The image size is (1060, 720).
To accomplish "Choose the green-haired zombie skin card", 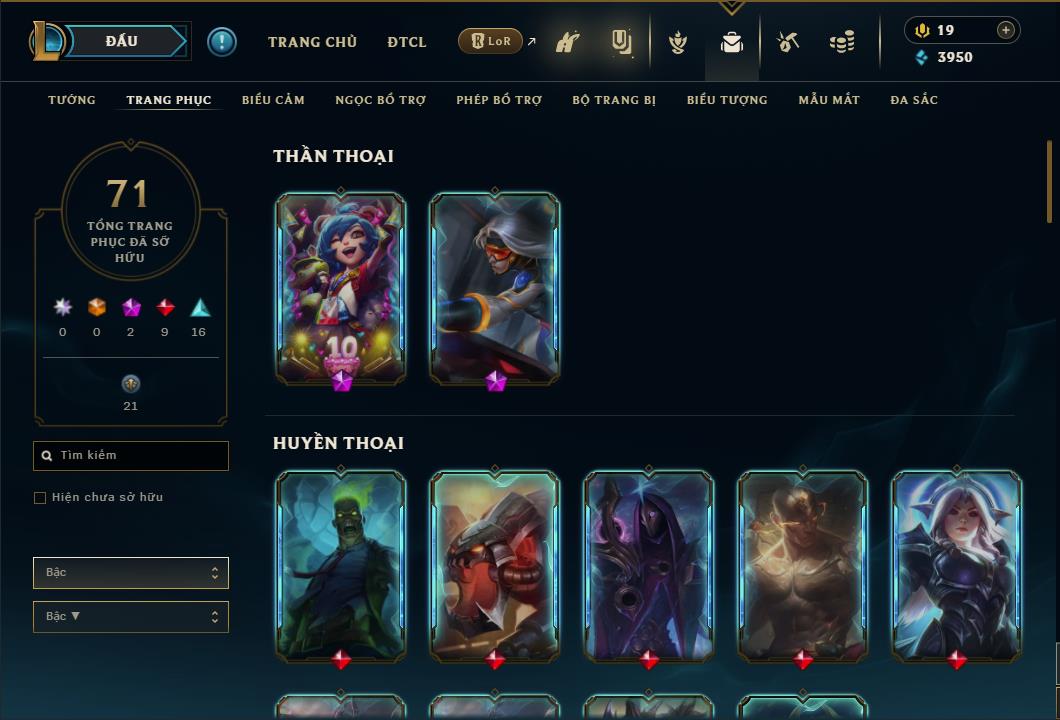I will tap(341, 567).
